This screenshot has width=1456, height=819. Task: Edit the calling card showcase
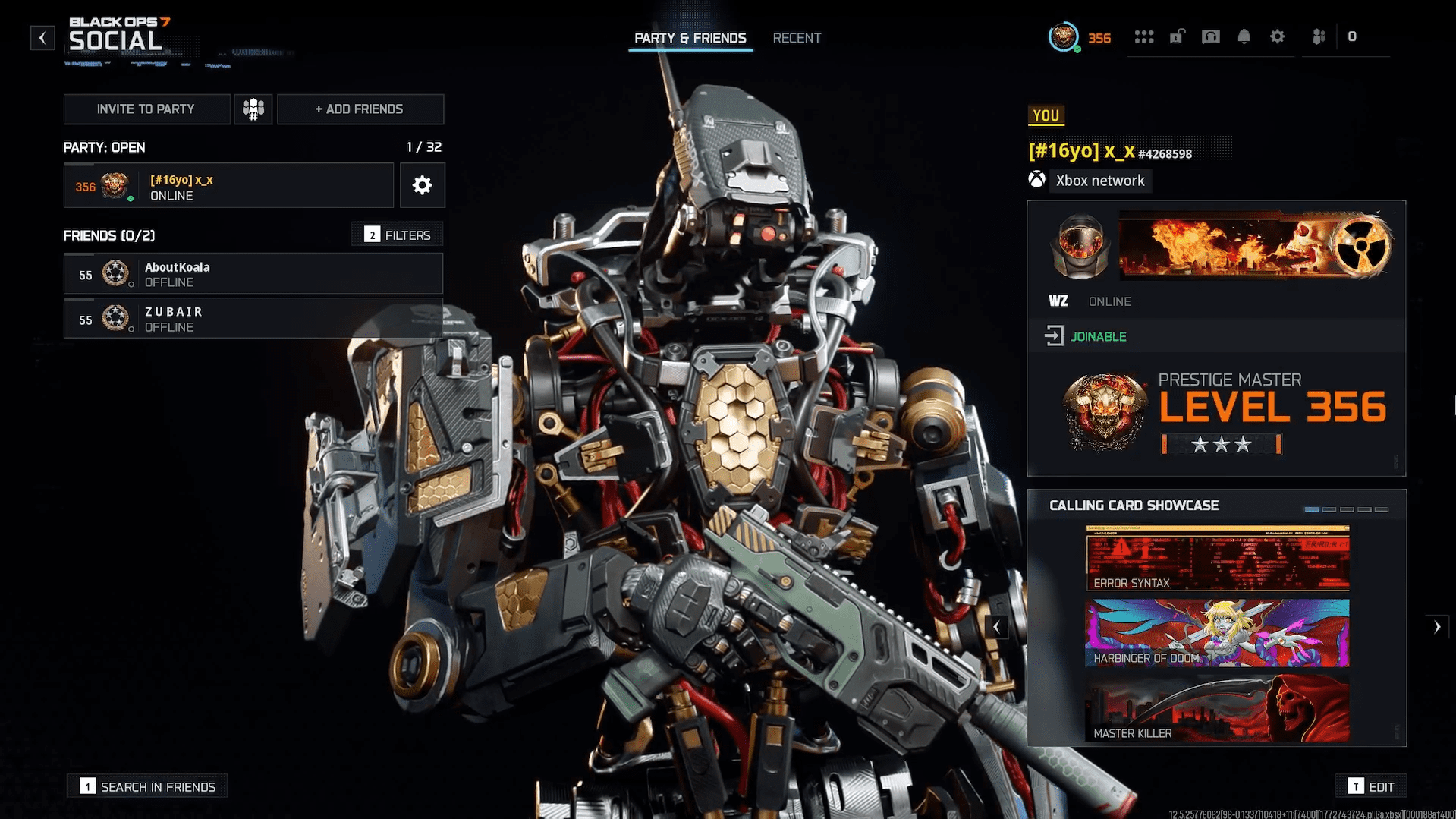click(1371, 786)
